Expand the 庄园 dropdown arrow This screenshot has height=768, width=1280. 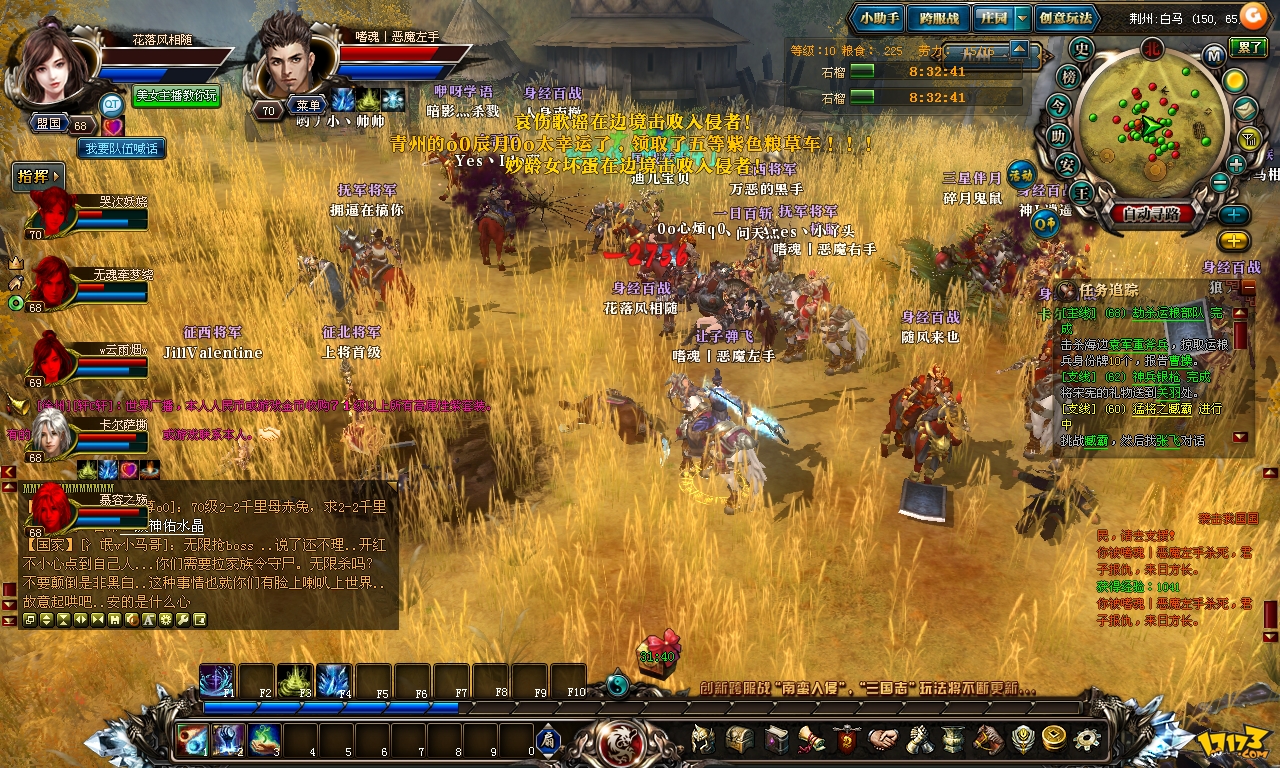(1021, 18)
